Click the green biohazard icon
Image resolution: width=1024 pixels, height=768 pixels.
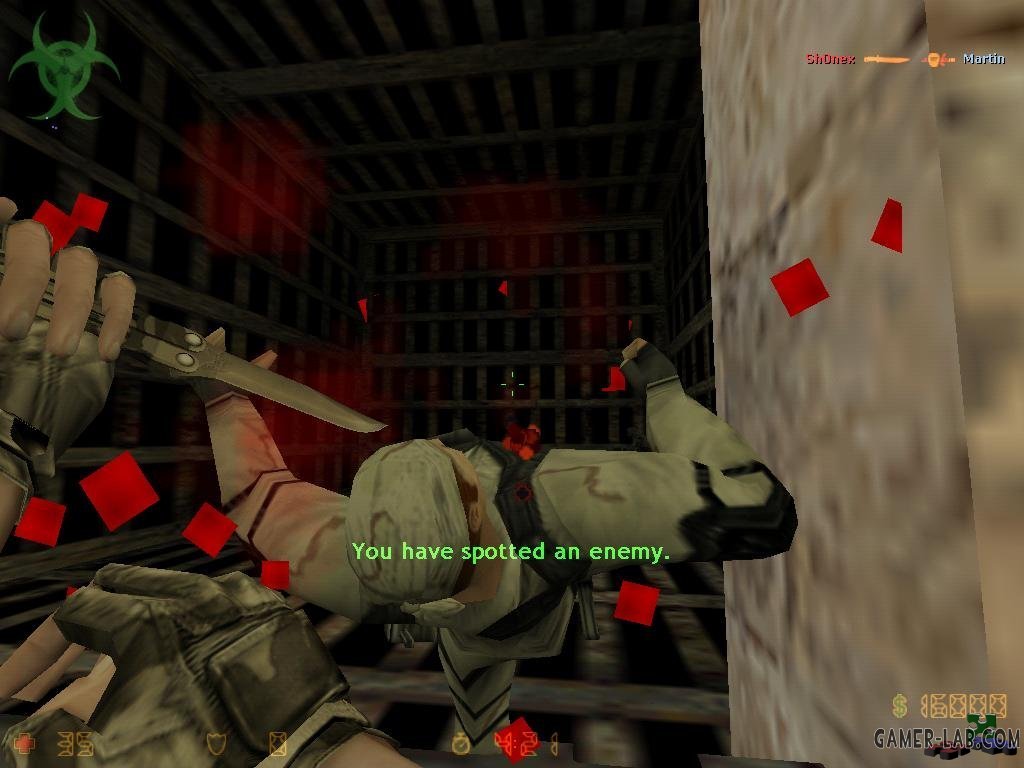pyautogui.click(x=63, y=67)
